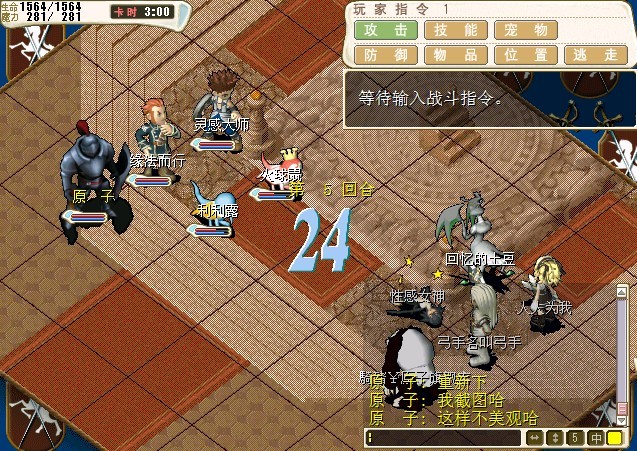Click the vertical-arrow chat height button

pos(554,438)
